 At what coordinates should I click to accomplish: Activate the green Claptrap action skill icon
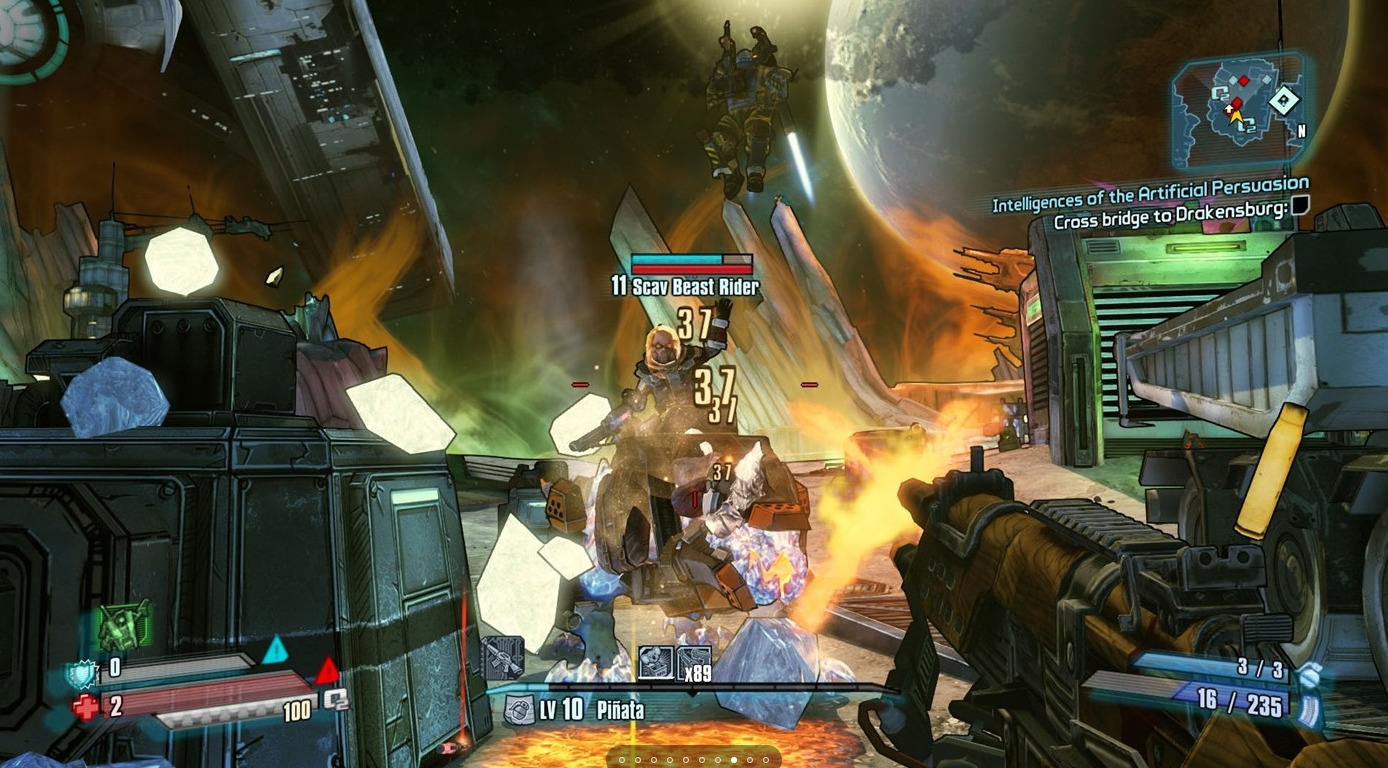point(124,626)
